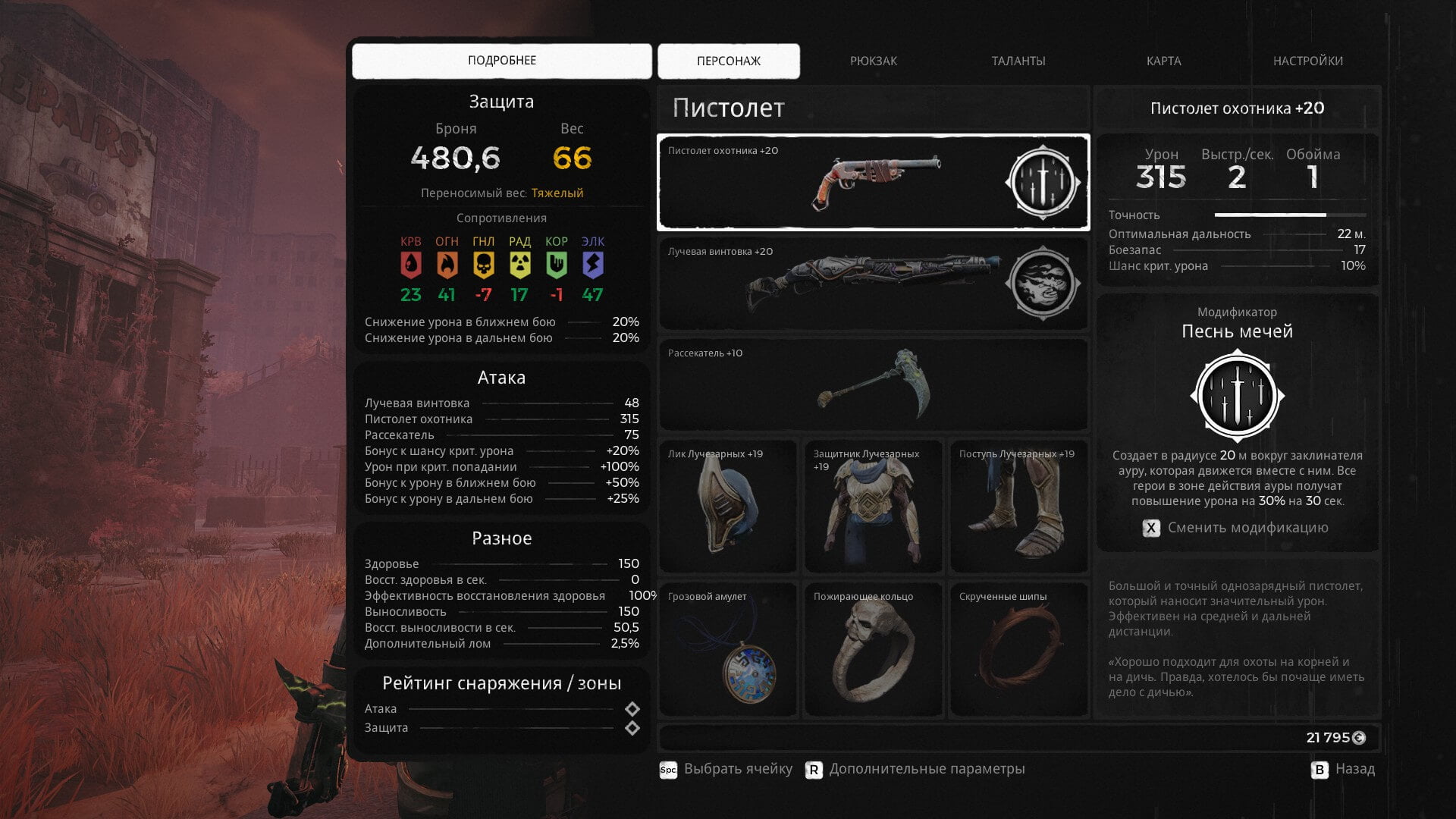Open the Карта map tab
1456x819 pixels.
point(1163,61)
